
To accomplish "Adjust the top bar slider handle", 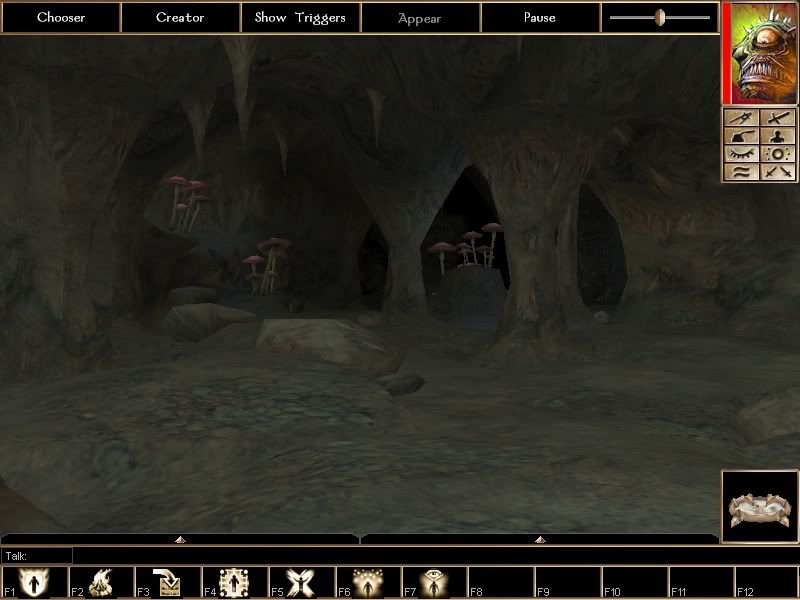I will coord(660,17).
